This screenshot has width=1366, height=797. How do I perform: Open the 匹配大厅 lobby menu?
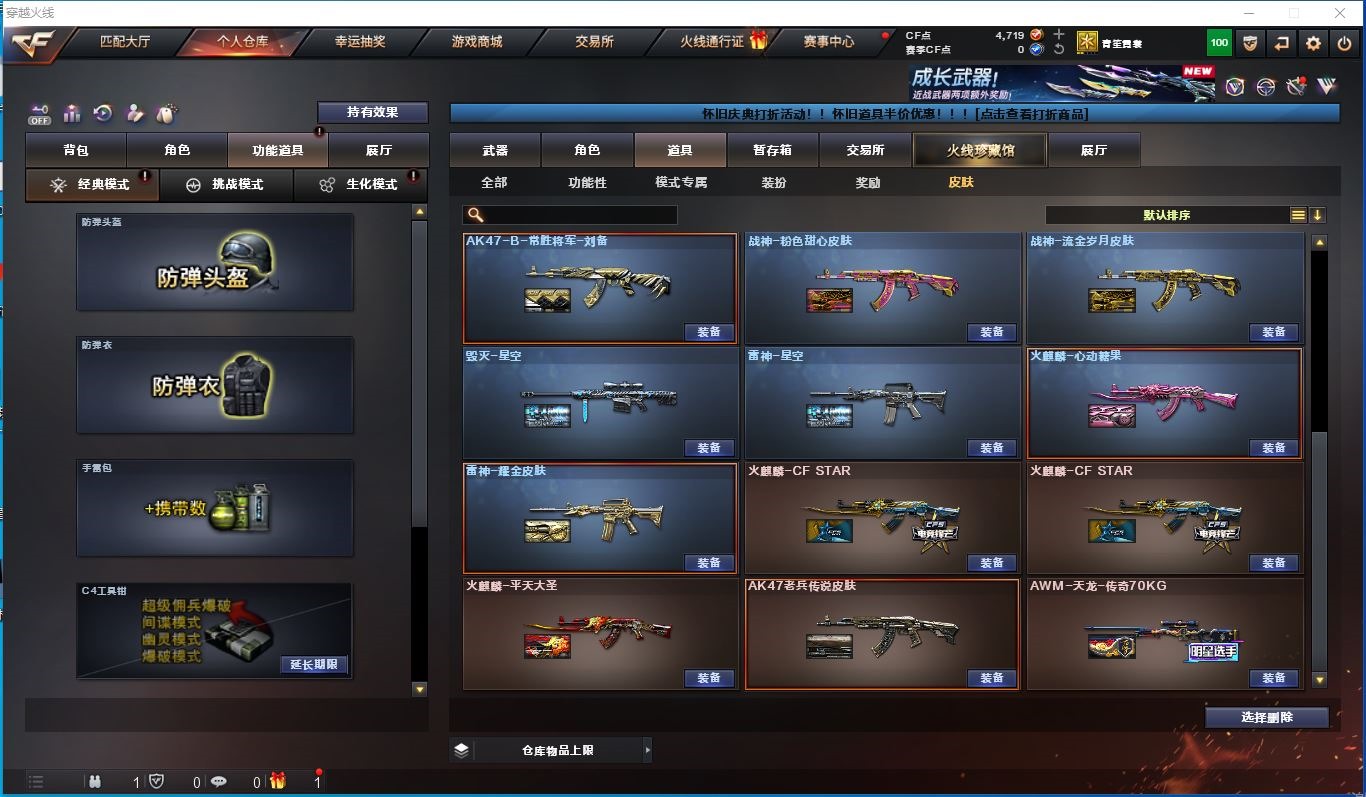click(x=125, y=42)
